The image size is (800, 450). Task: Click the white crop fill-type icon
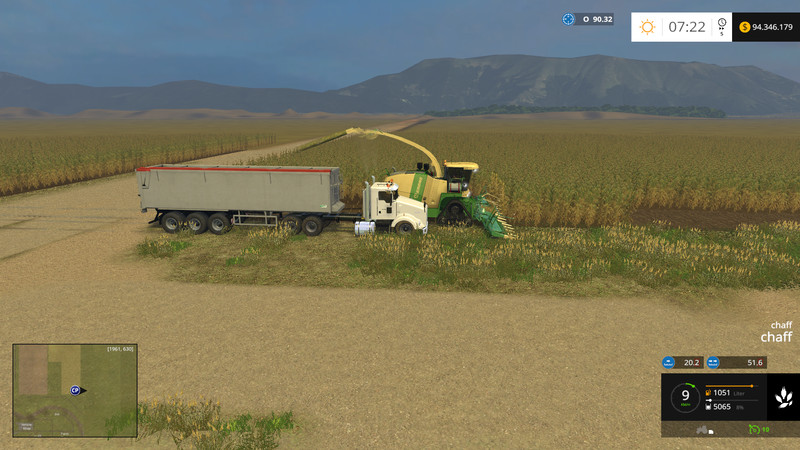tap(784, 399)
